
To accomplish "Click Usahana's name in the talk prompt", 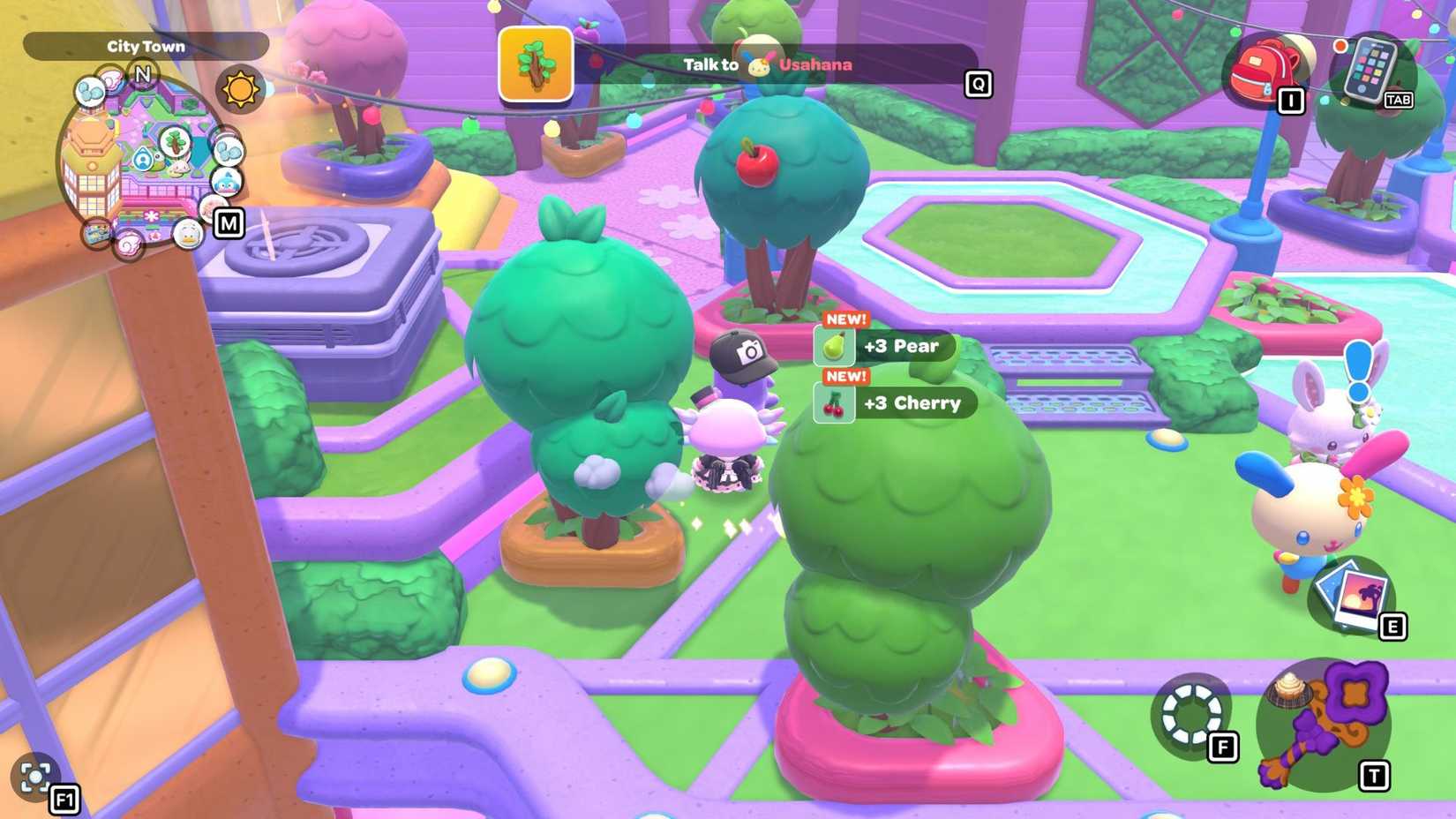I will [814, 64].
